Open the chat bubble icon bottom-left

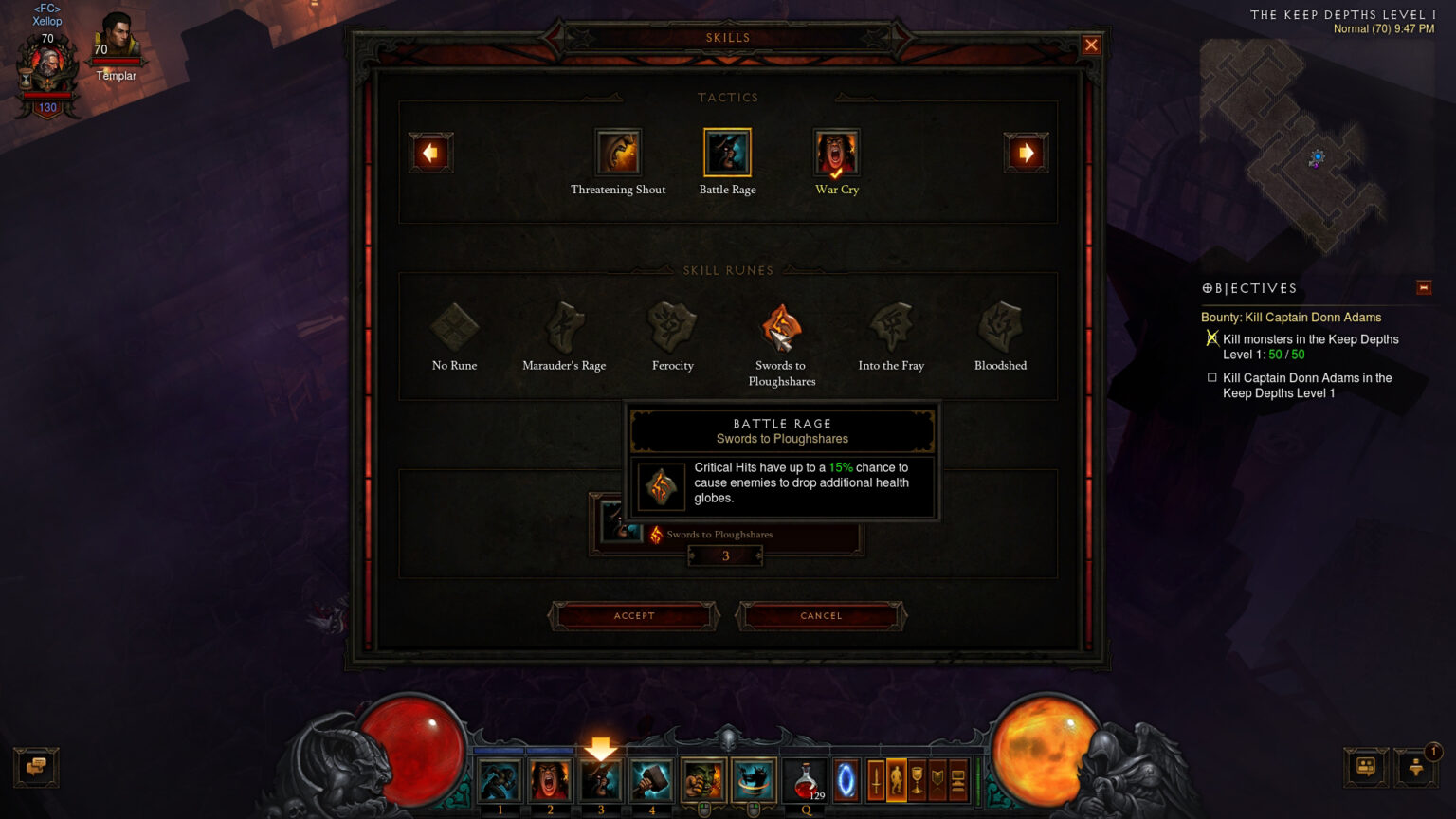coord(36,767)
